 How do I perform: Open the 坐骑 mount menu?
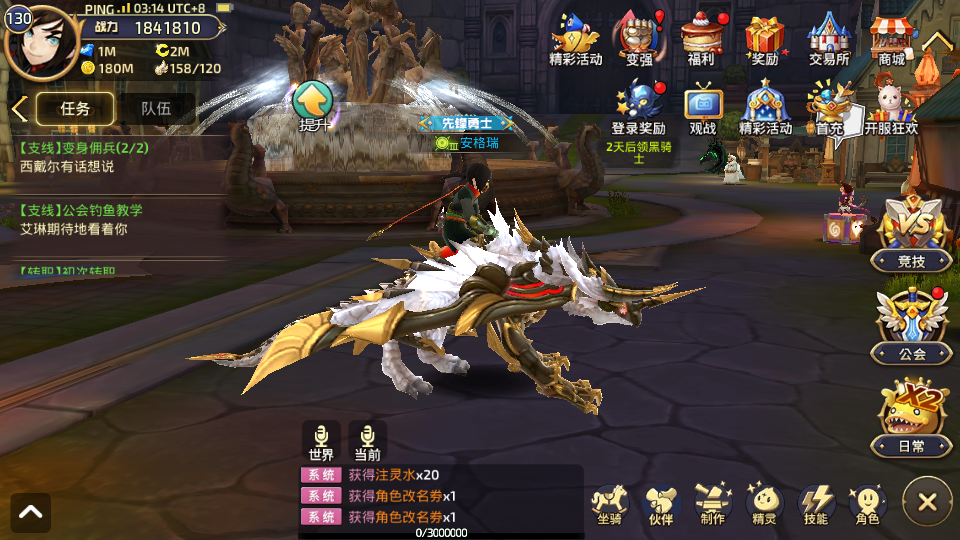tap(609, 505)
